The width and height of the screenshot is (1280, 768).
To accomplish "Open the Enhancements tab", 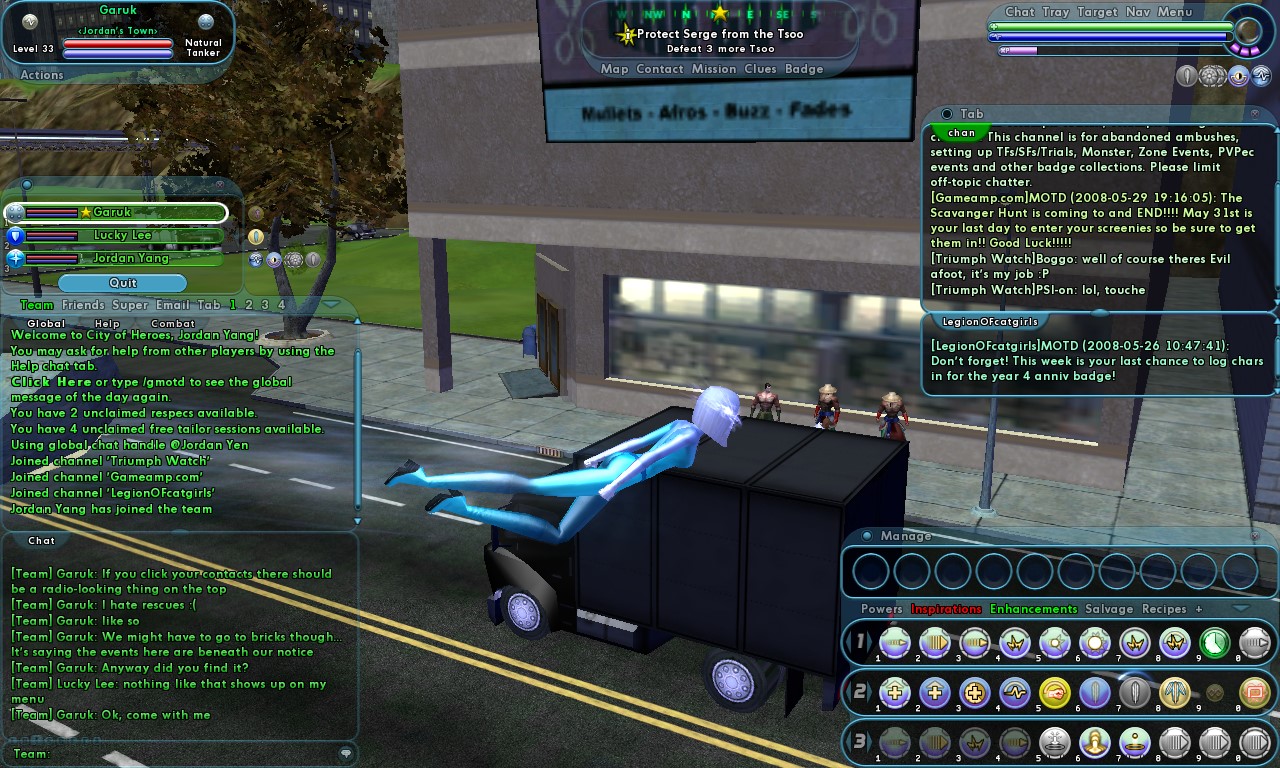I will [x=1033, y=609].
